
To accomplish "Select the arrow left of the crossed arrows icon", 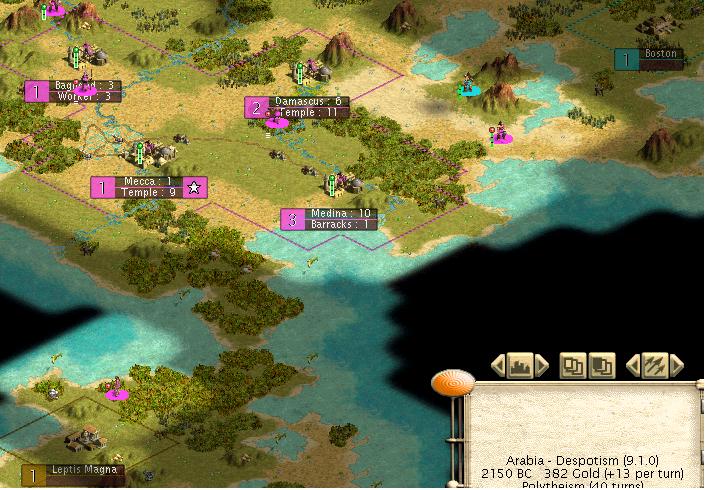I will point(634,366).
